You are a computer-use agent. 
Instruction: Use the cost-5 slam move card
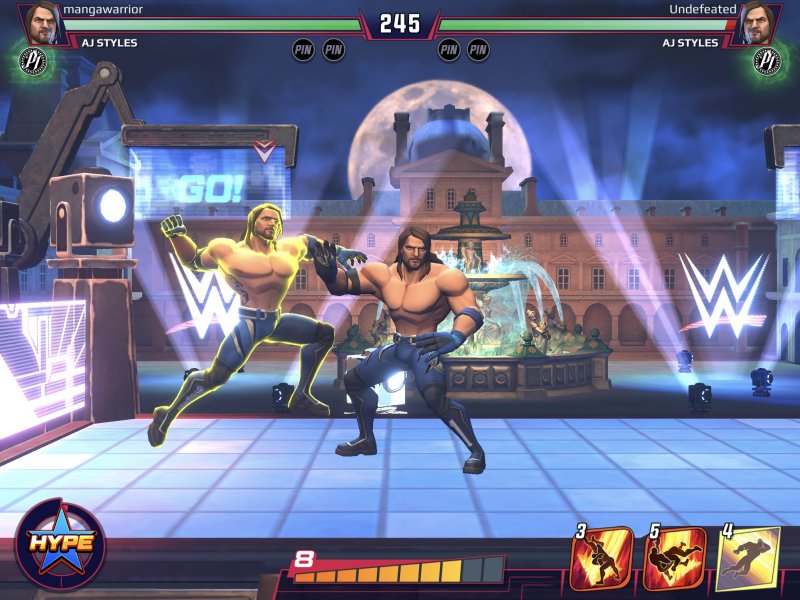click(674, 558)
